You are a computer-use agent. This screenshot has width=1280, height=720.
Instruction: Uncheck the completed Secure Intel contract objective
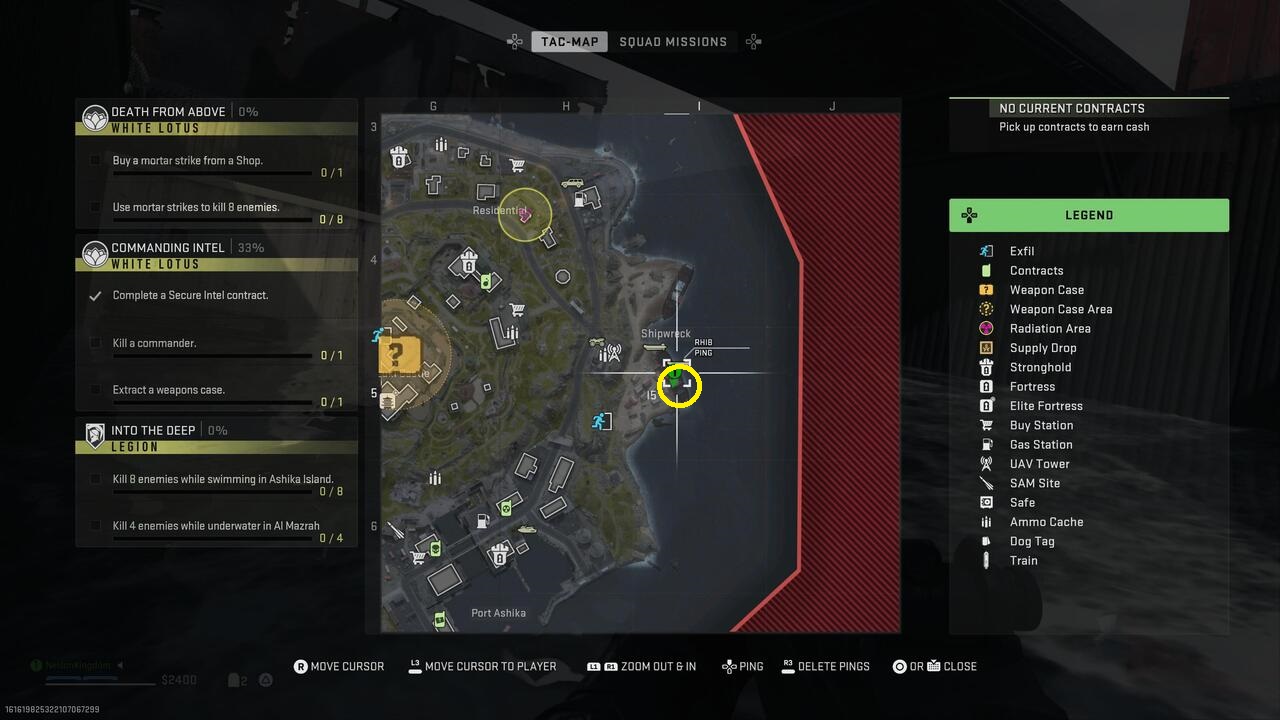click(x=93, y=295)
